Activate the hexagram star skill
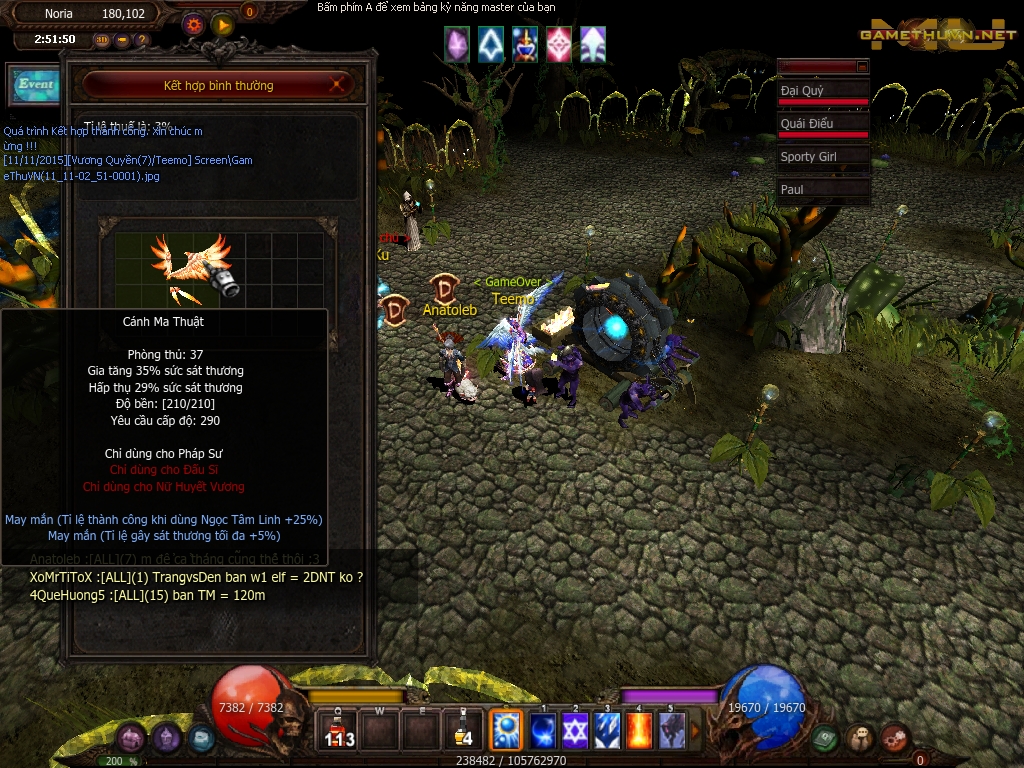Screen dimensions: 1024x768 [x=575, y=731]
